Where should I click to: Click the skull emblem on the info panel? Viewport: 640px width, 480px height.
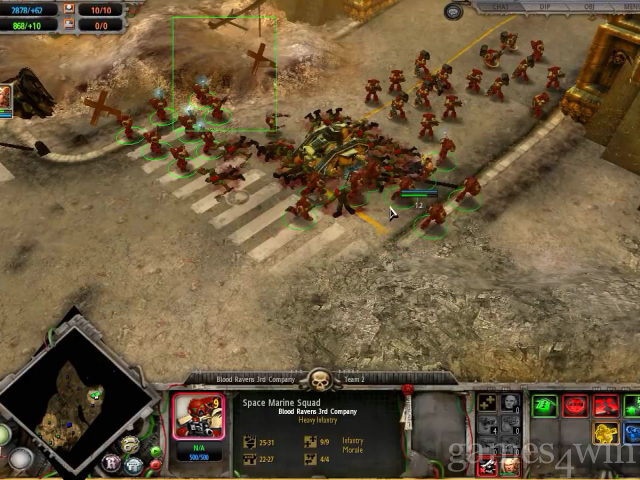point(318,381)
